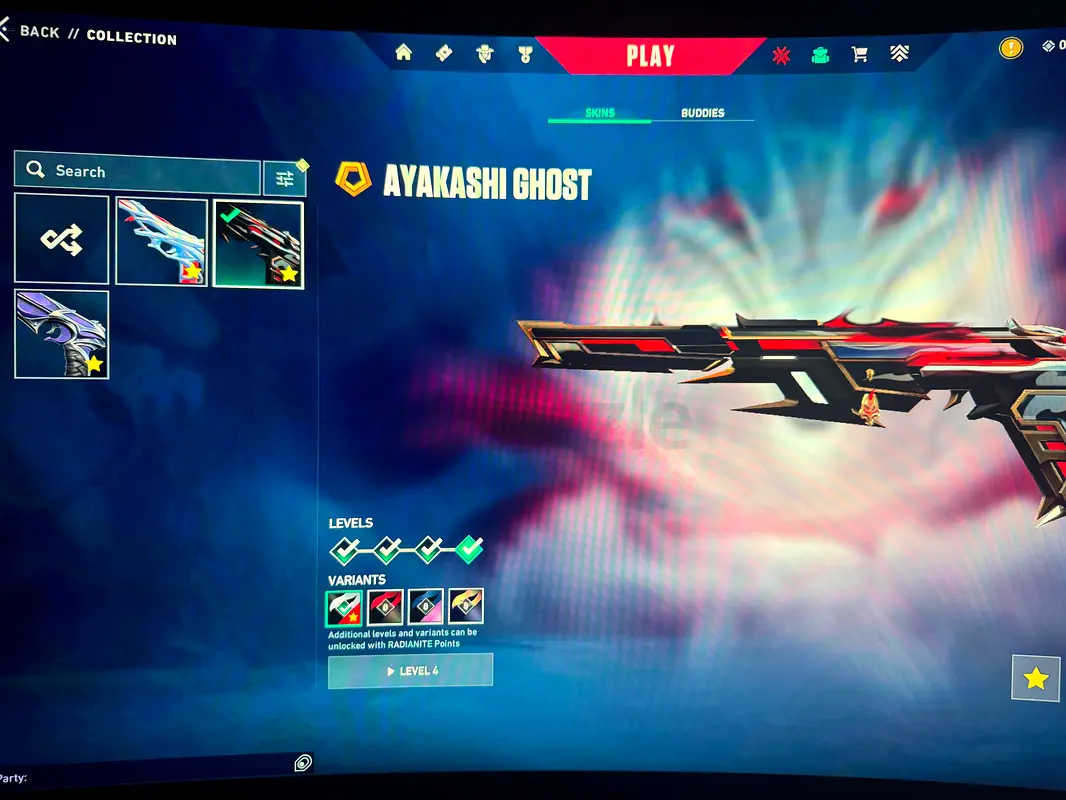Open the agent with hat icon
Viewport: 1066px width, 800px height.
[485, 54]
